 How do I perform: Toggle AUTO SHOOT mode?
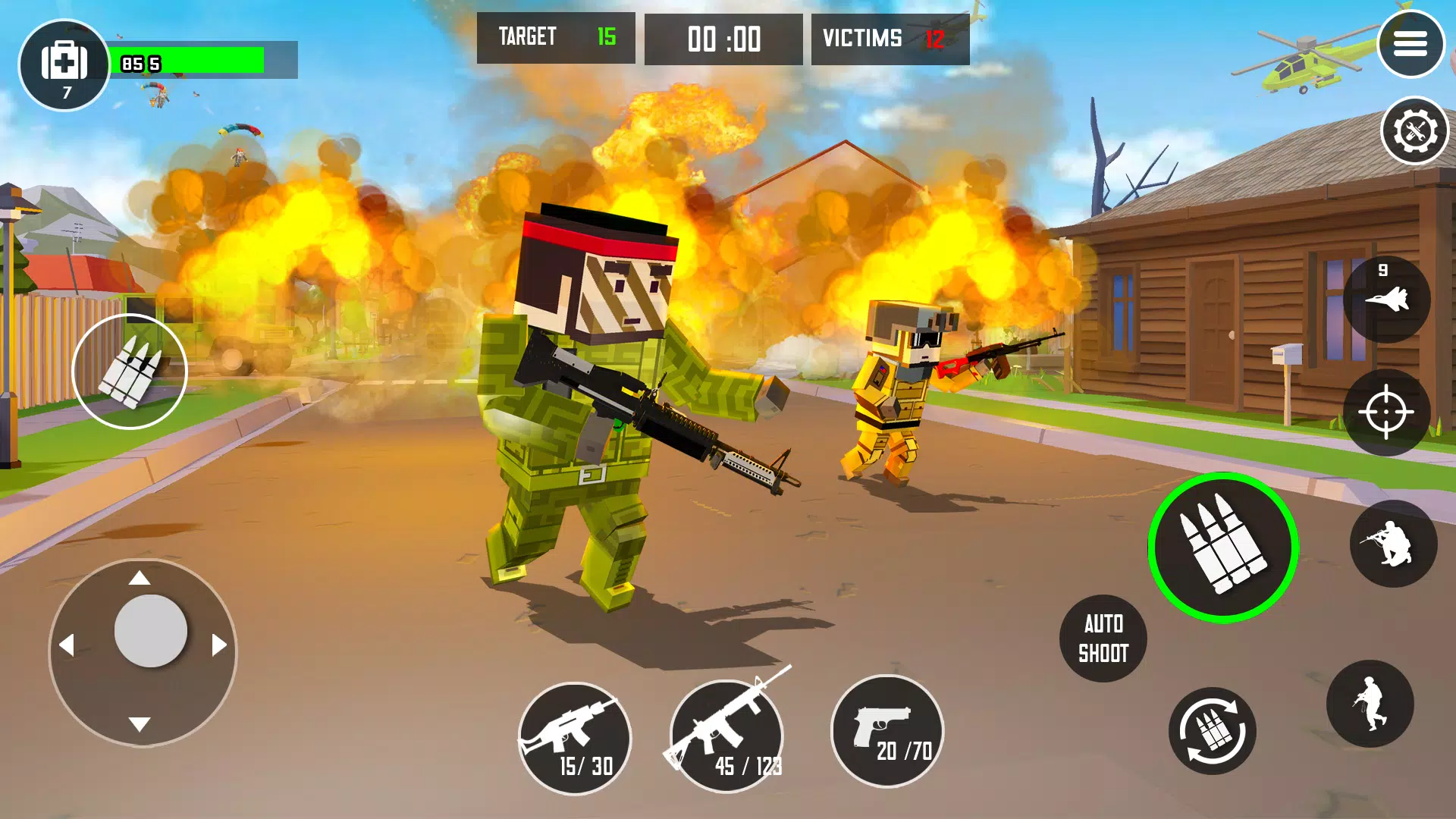point(1103,637)
